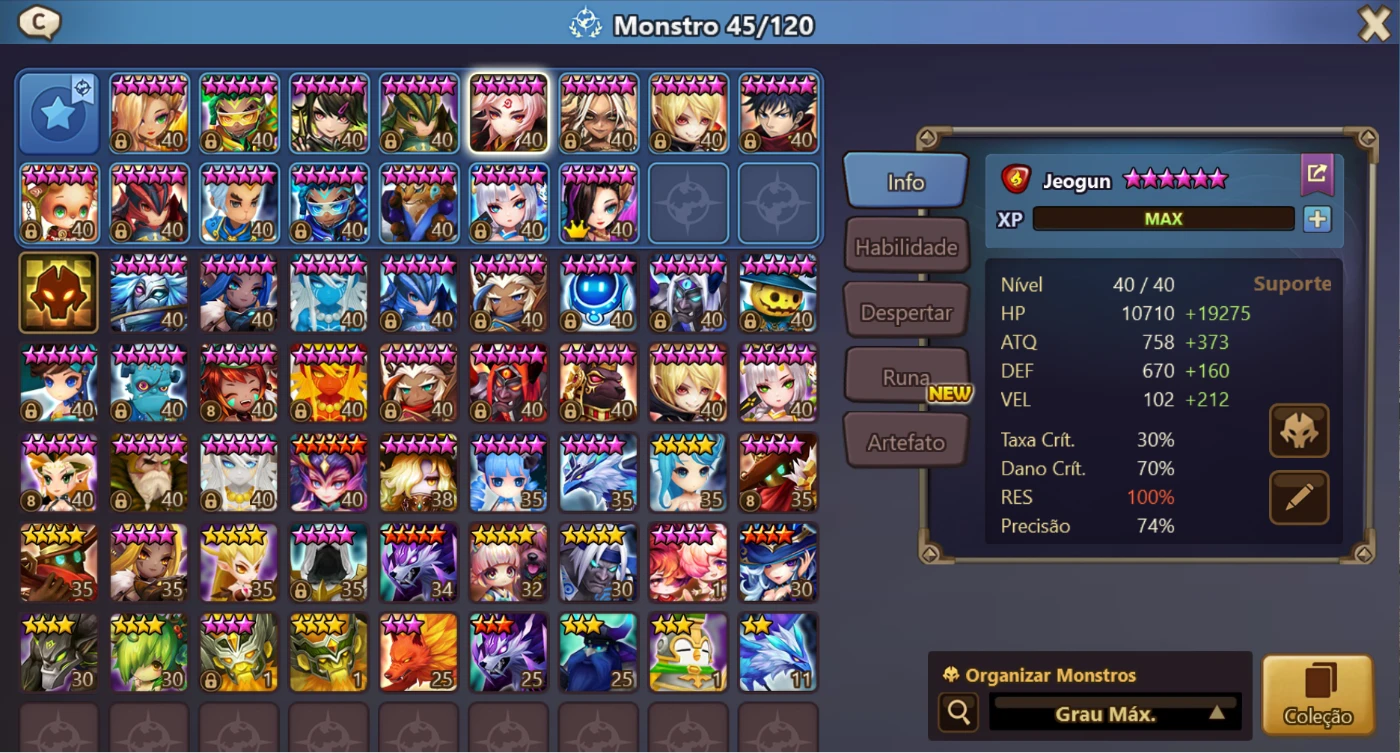Viewport: 1400px width, 753px height.
Task: Open the Runa tab with NEW badge
Action: point(906,374)
